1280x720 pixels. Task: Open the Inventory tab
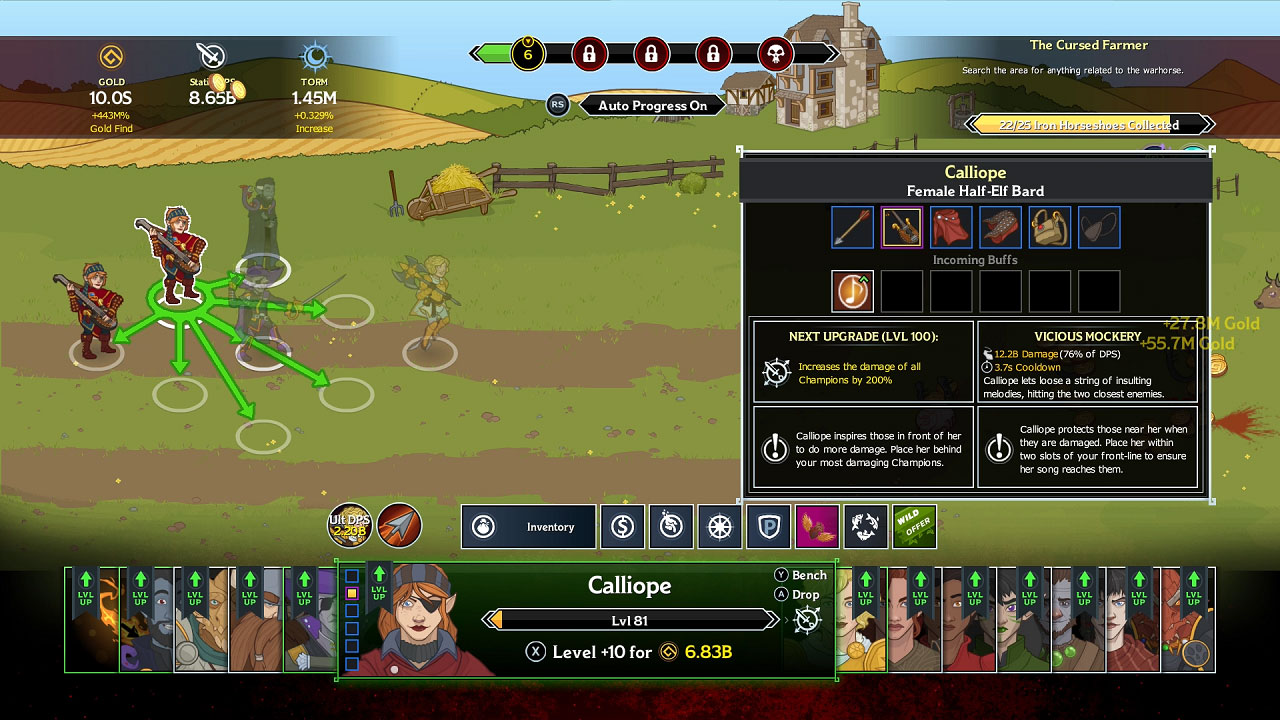pos(528,527)
